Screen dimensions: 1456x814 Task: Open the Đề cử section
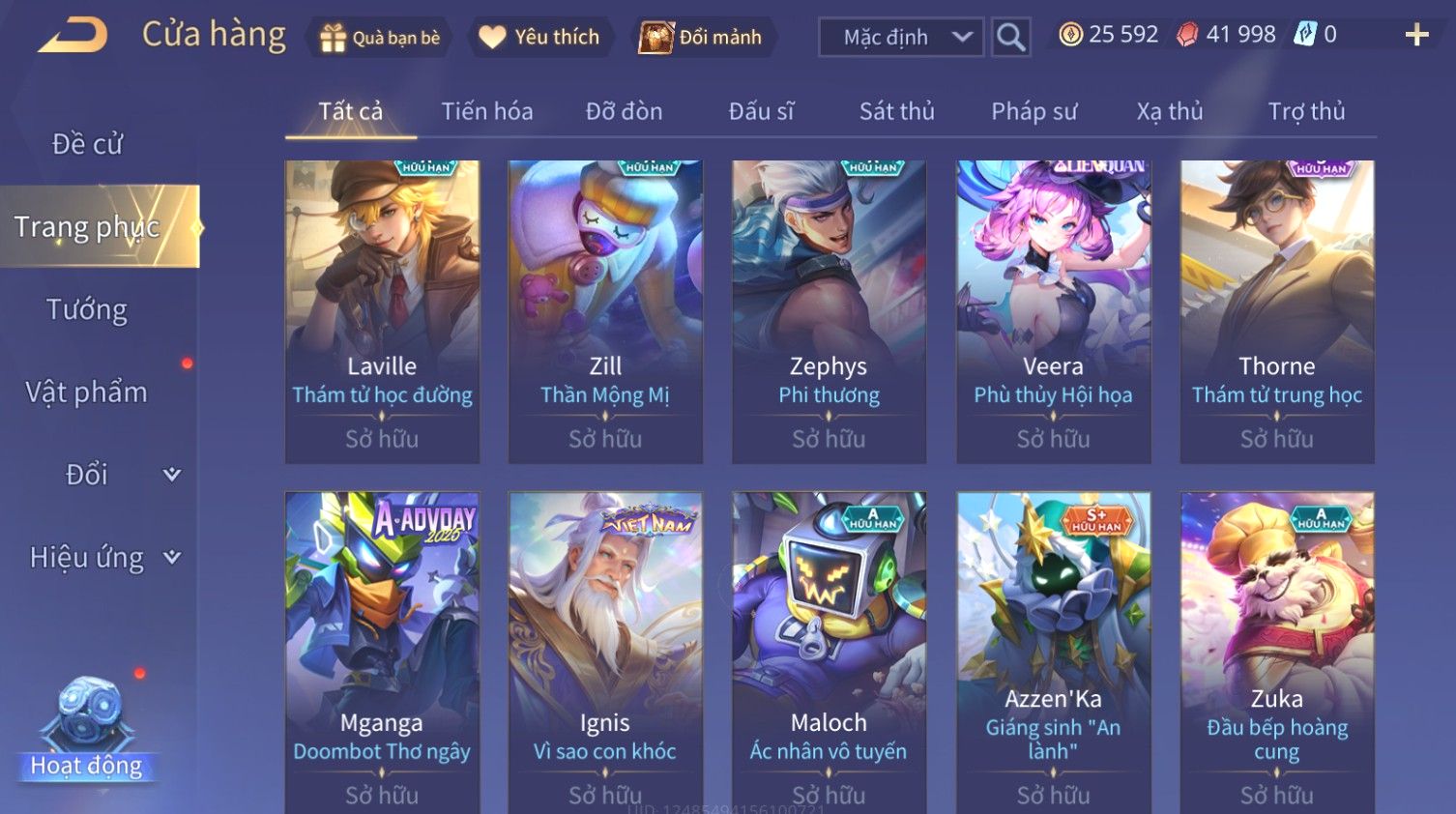pyautogui.click(x=87, y=144)
